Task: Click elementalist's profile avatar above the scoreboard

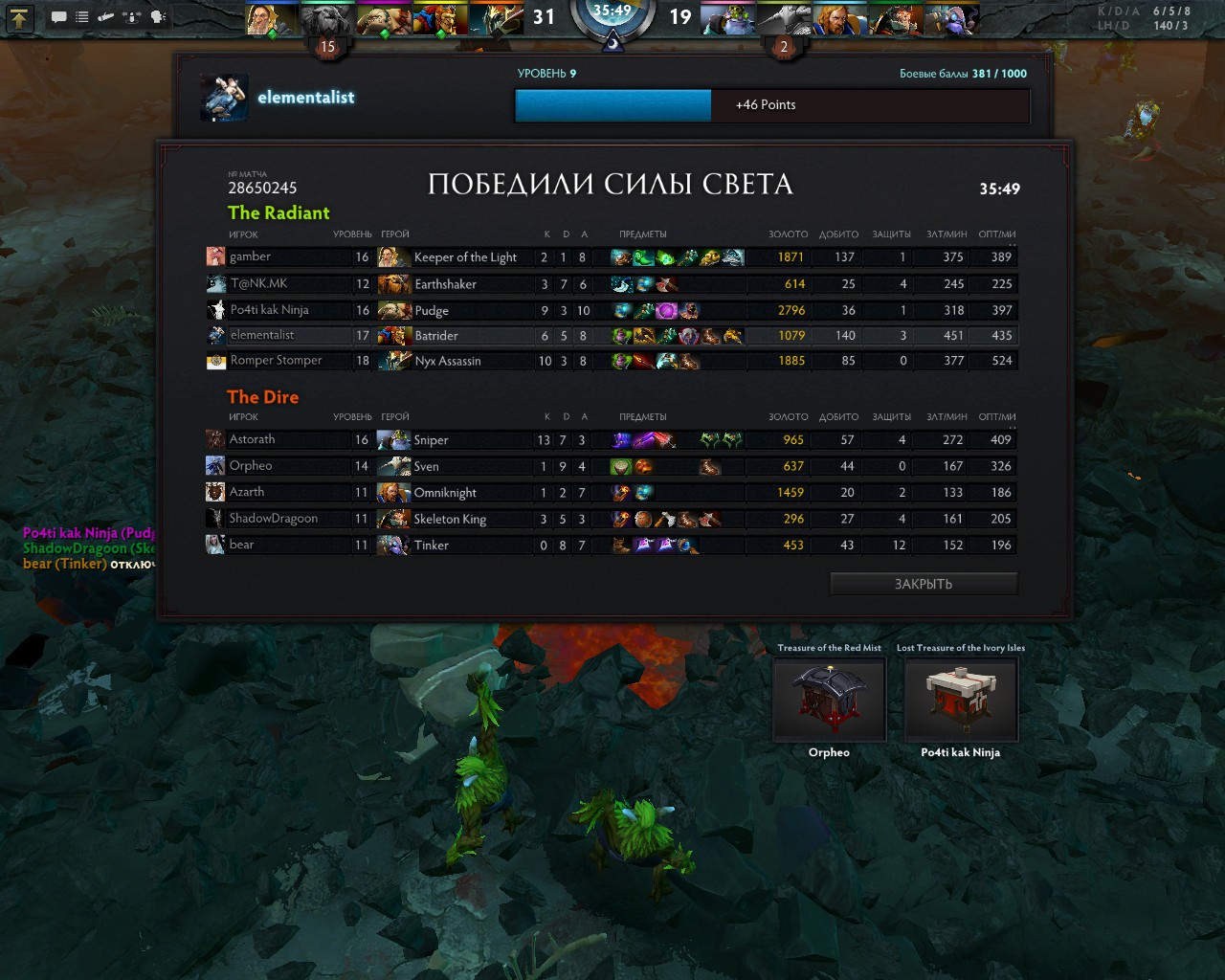Action: 225,98
